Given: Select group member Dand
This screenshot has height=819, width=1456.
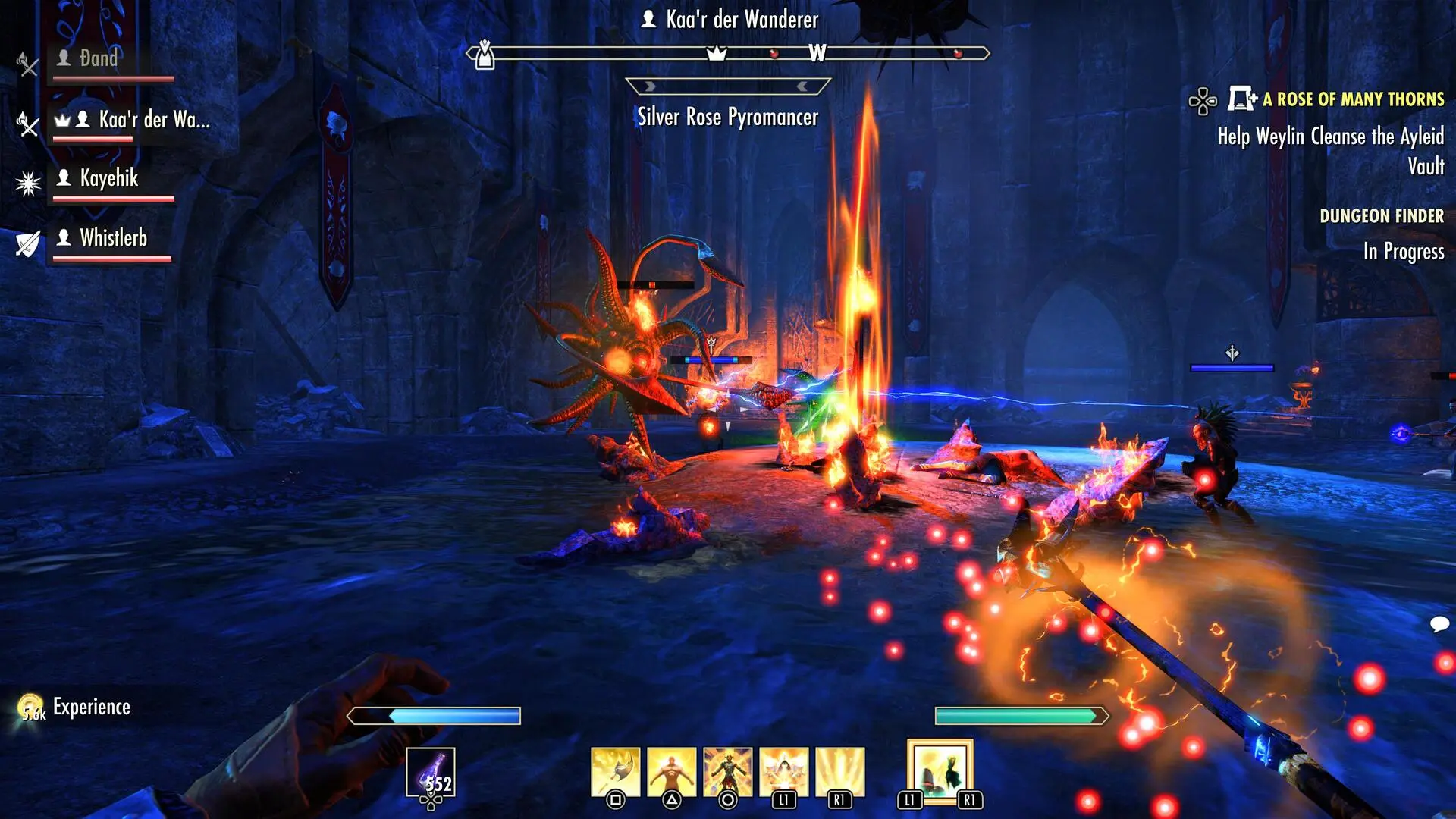Looking at the screenshot, I should [x=99, y=59].
